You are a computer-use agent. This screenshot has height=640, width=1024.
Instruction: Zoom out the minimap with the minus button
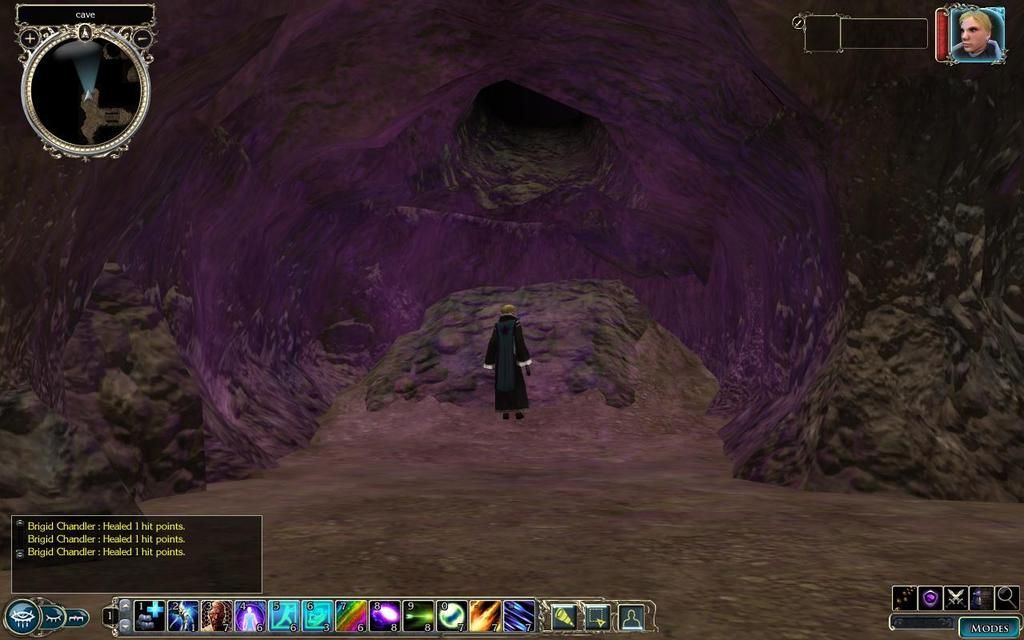click(143, 38)
